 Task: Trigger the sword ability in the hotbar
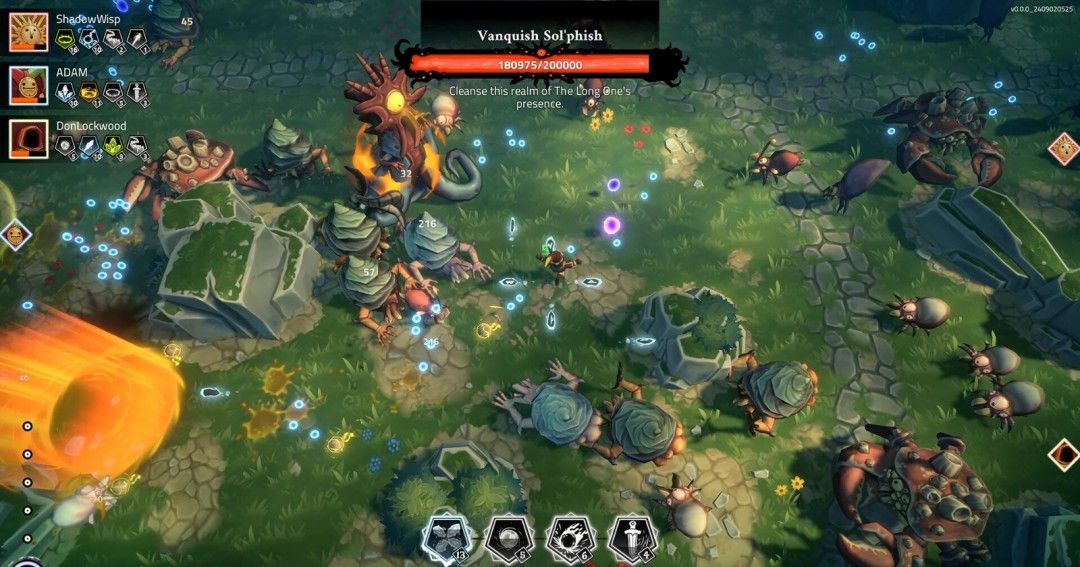click(x=632, y=538)
